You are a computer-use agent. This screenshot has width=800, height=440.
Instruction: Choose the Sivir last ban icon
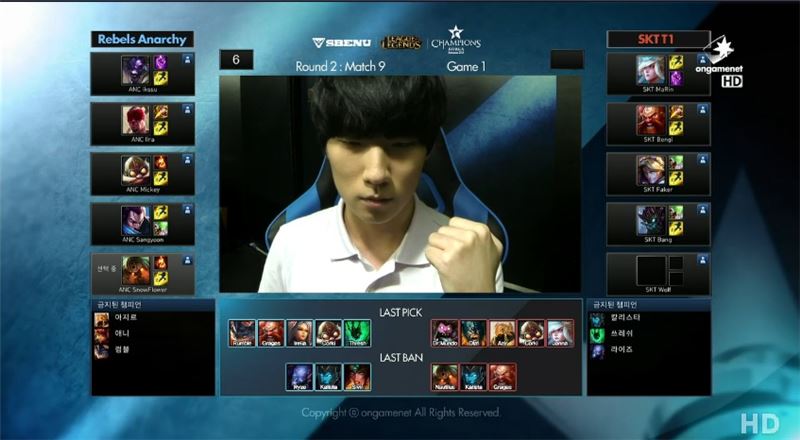pos(357,377)
